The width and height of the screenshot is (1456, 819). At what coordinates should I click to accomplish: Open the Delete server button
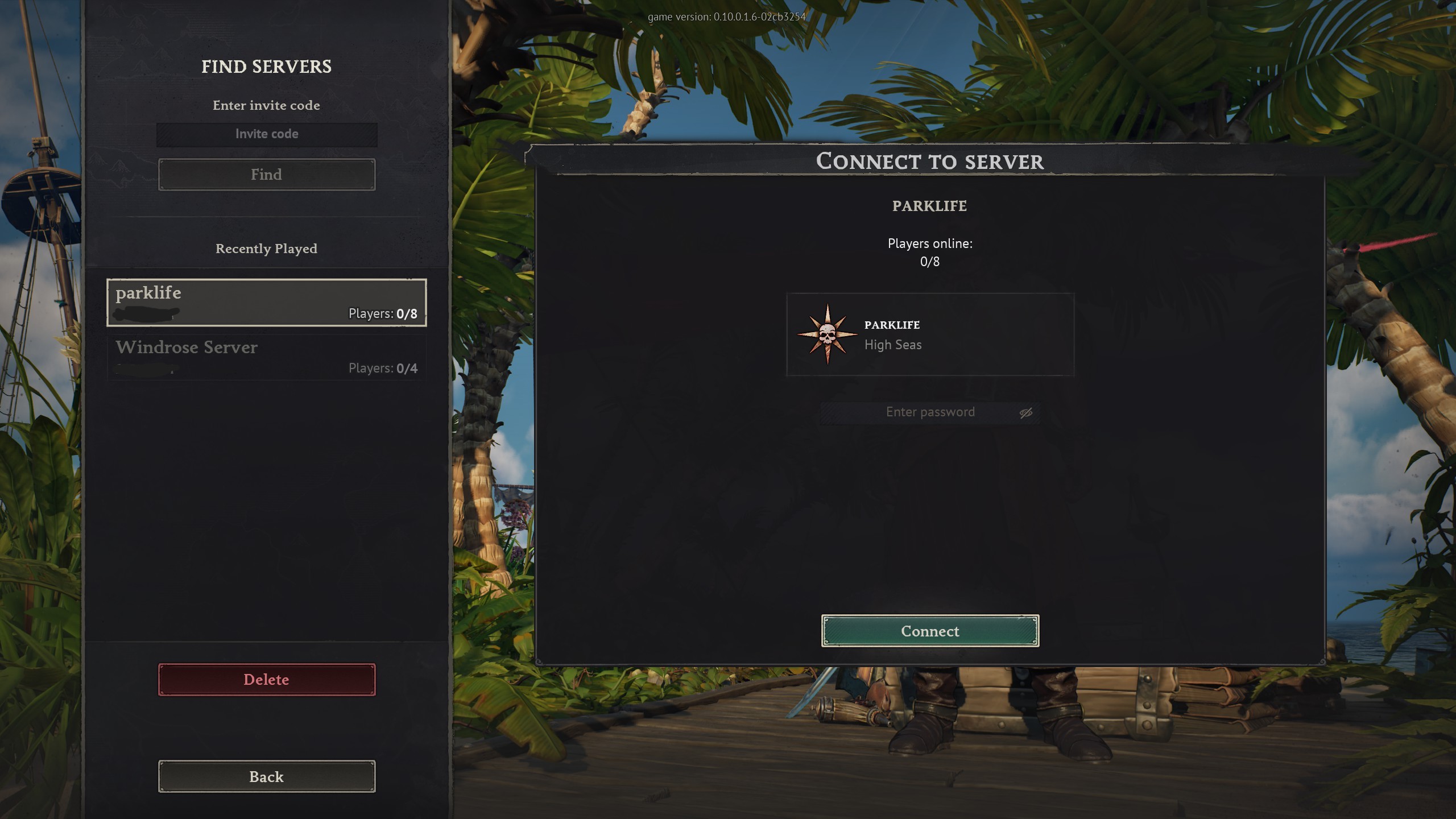(266, 679)
